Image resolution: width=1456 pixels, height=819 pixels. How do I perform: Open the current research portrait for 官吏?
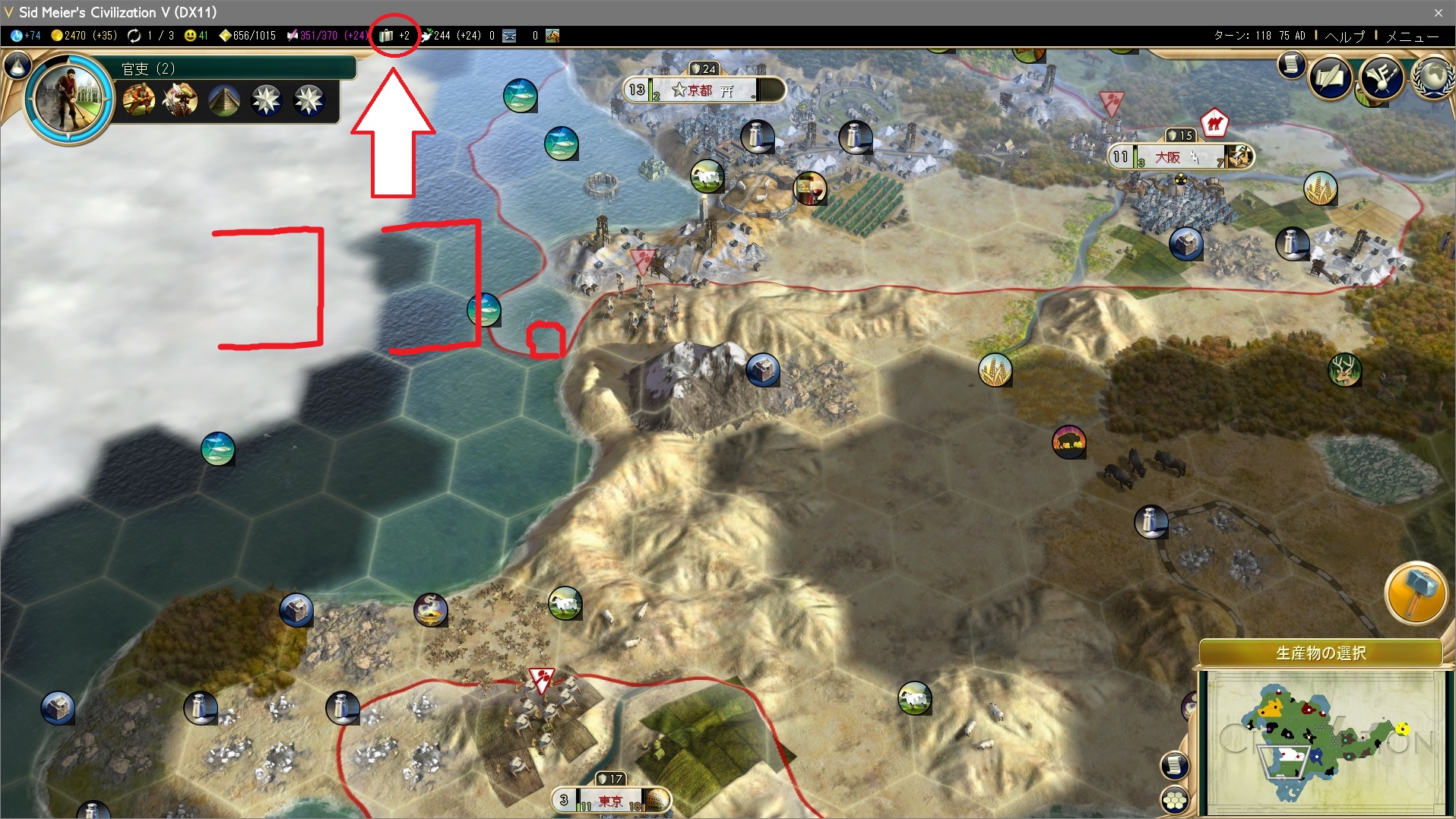[68, 99]
